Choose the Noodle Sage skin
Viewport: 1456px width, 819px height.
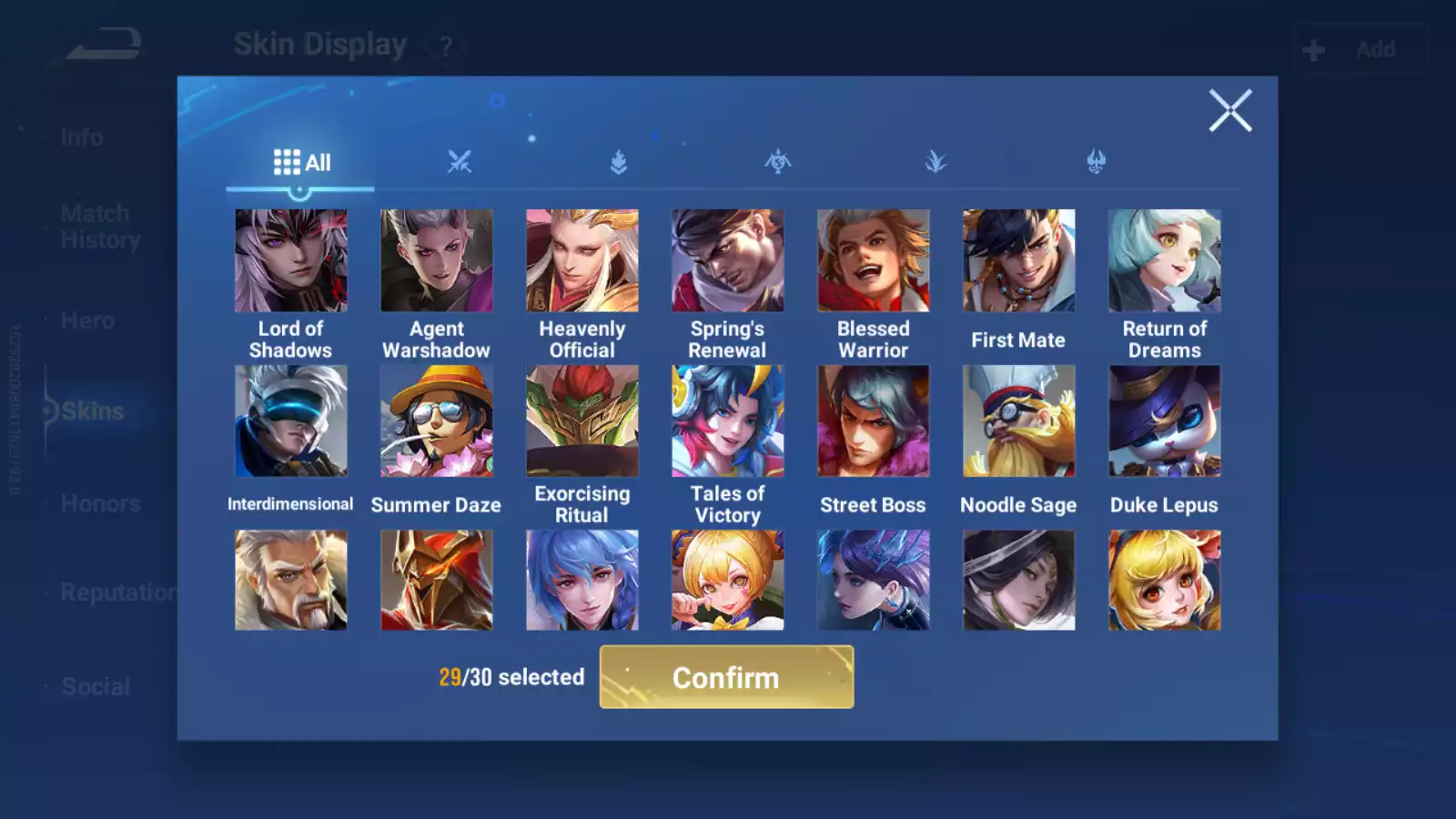click(x=1018, y=421)
